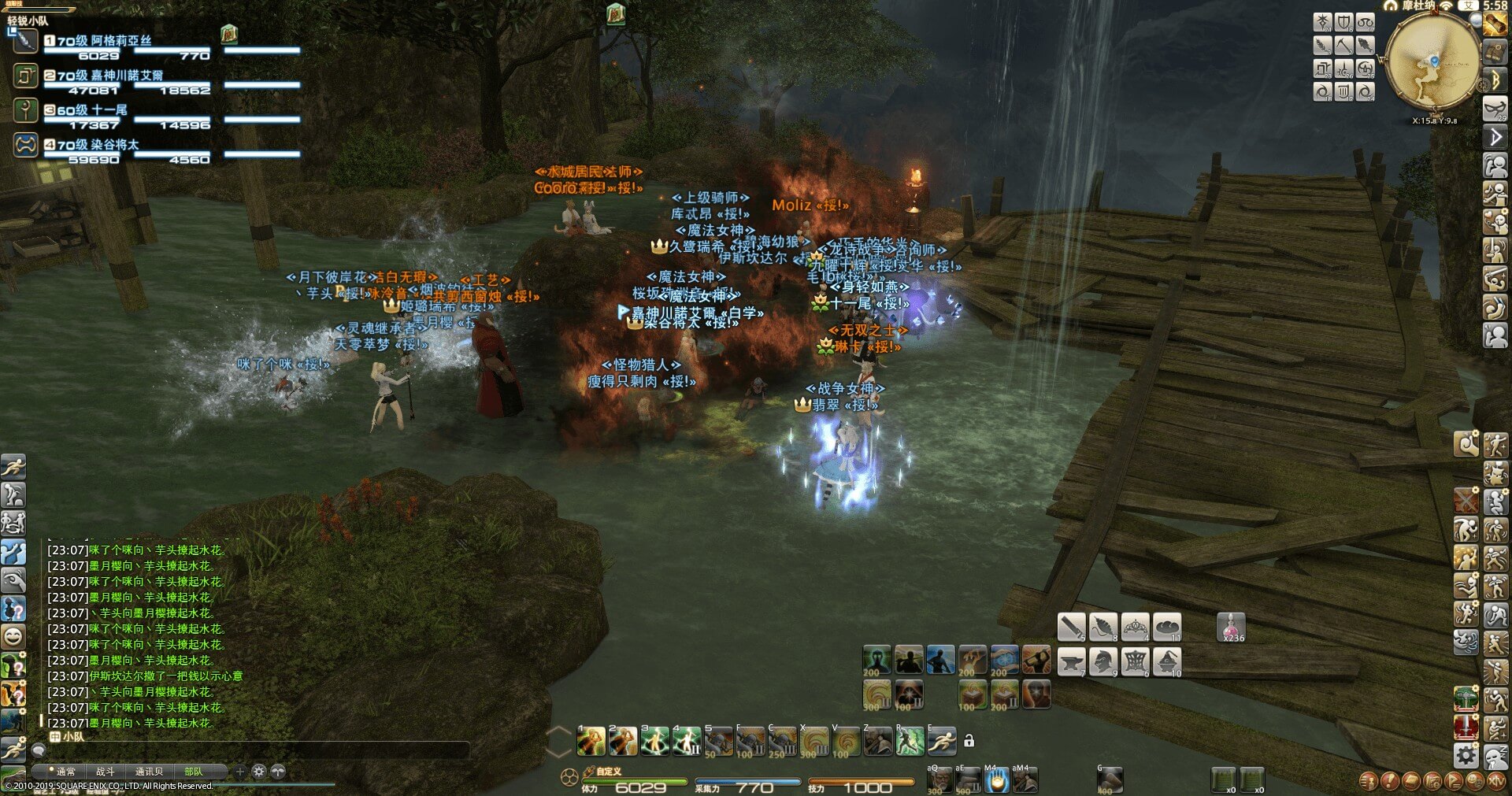1512x796 pixels.
Task: Switch chat to the 通讯贝 tab
Action: 149,772
